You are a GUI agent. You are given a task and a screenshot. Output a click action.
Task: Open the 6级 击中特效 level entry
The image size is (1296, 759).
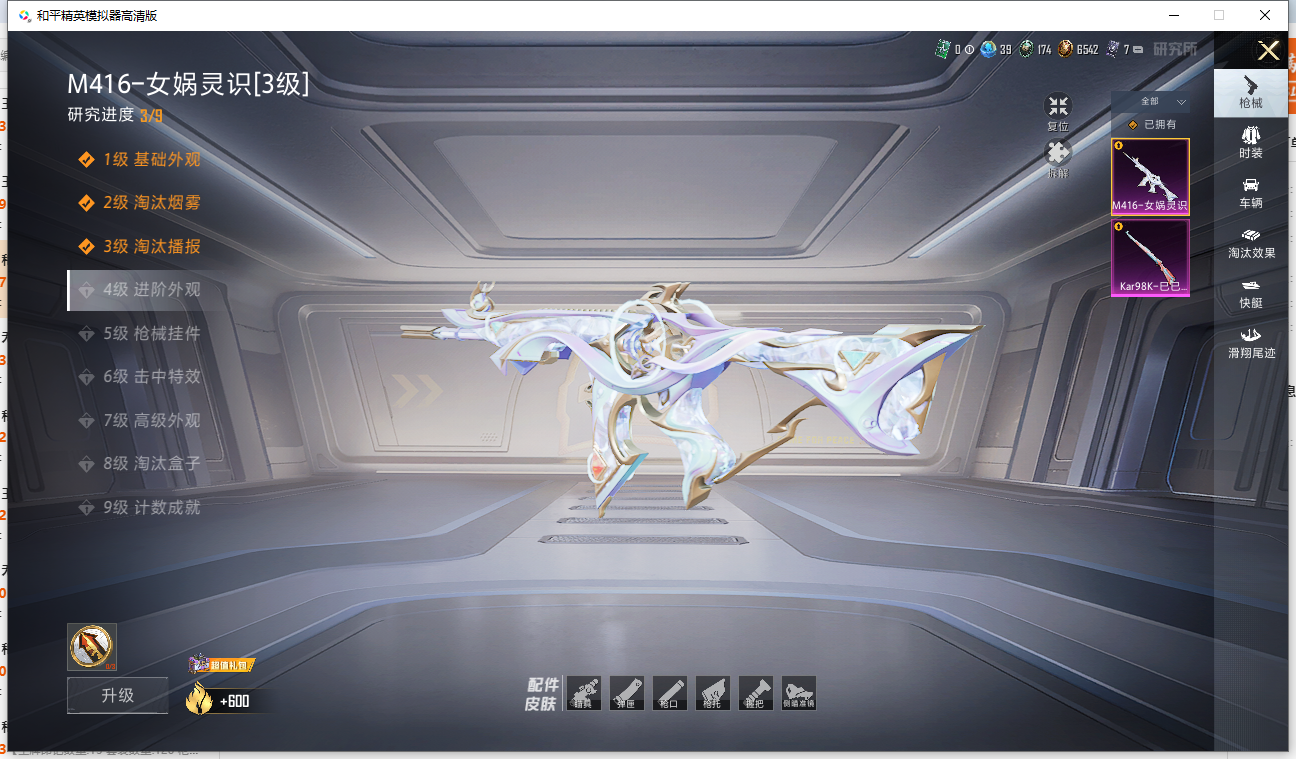[152, 377]
